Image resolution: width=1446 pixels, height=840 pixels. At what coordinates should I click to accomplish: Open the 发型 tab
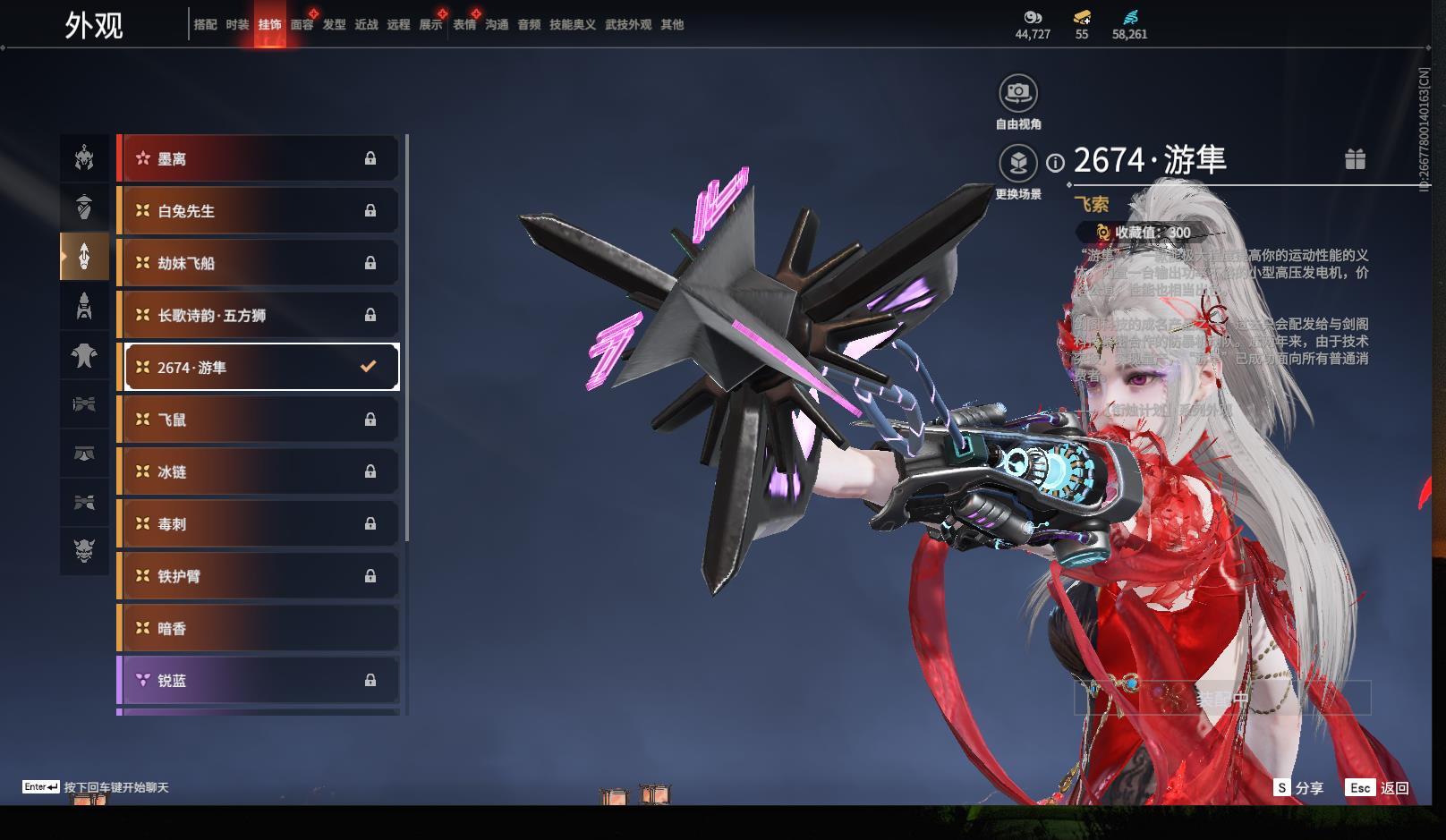[x=334, y=25]
